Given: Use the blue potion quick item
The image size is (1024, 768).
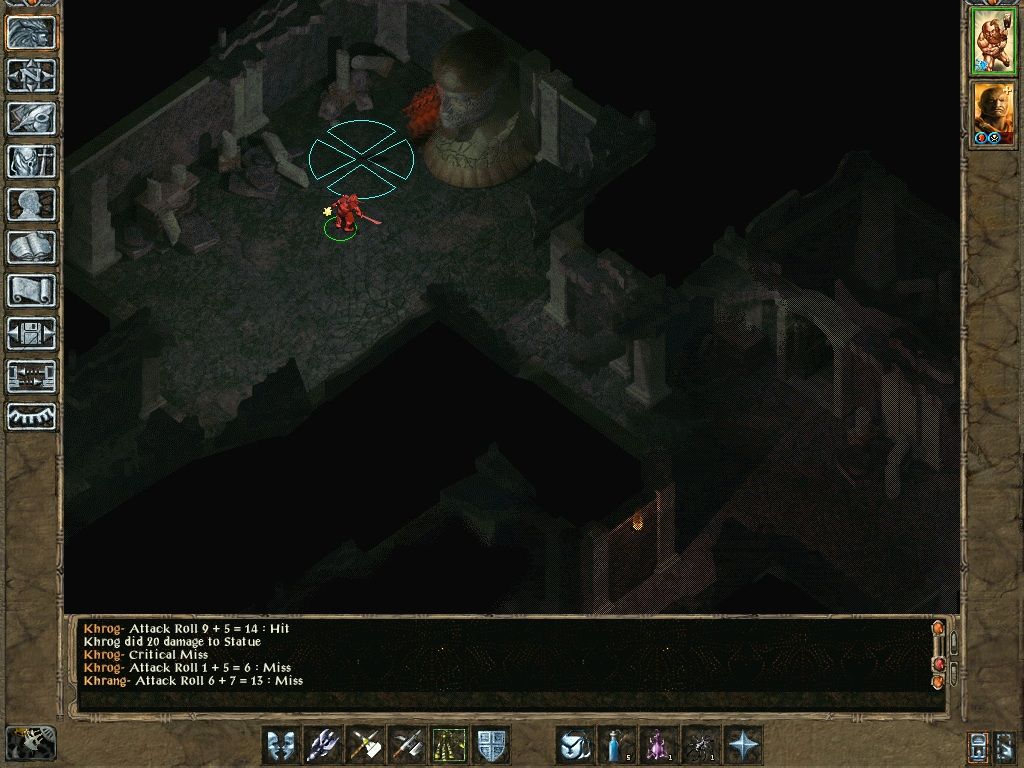Looking at the screenshot, I should [x=617, y=745].
